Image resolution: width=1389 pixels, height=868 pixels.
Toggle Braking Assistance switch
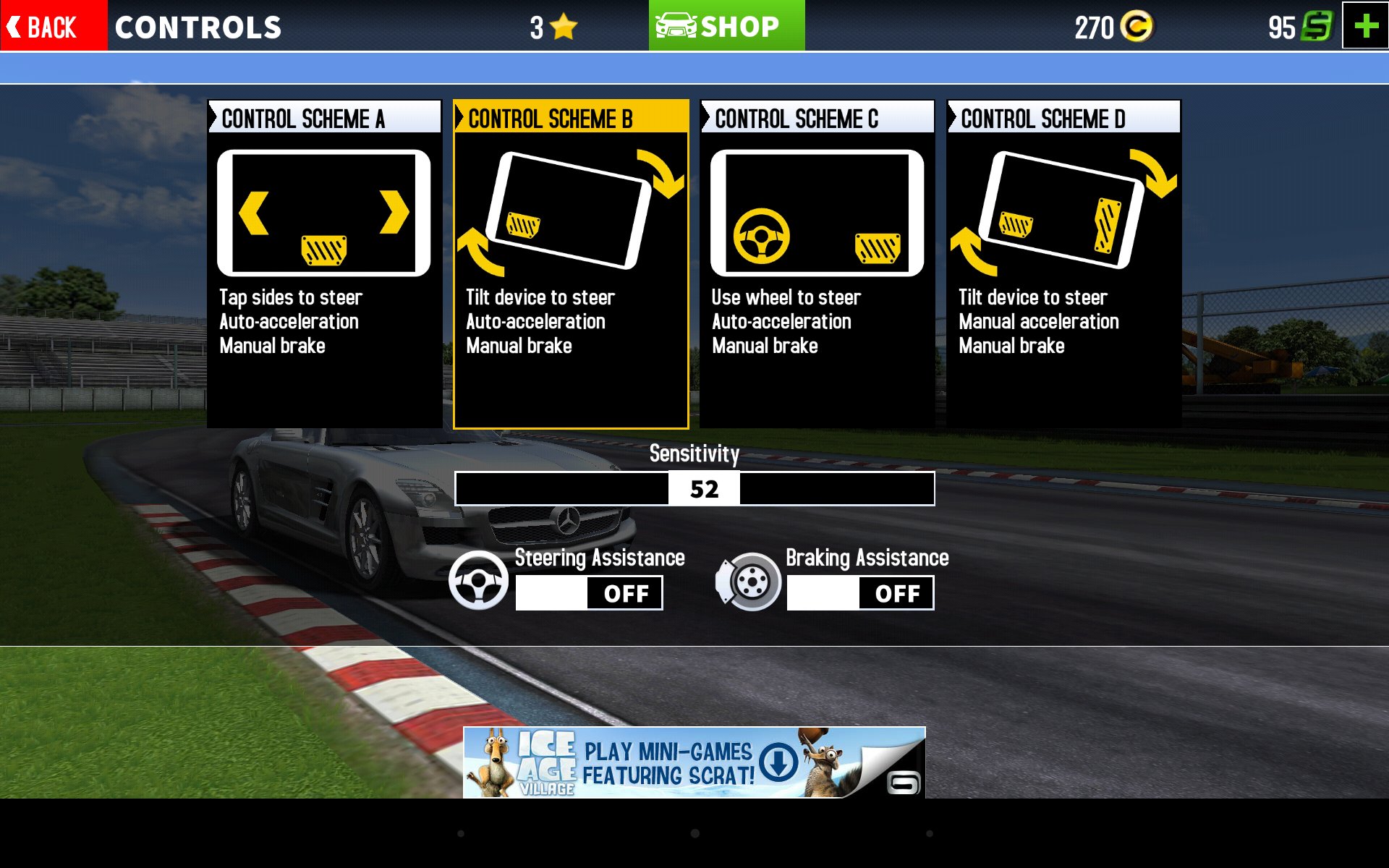860,593
